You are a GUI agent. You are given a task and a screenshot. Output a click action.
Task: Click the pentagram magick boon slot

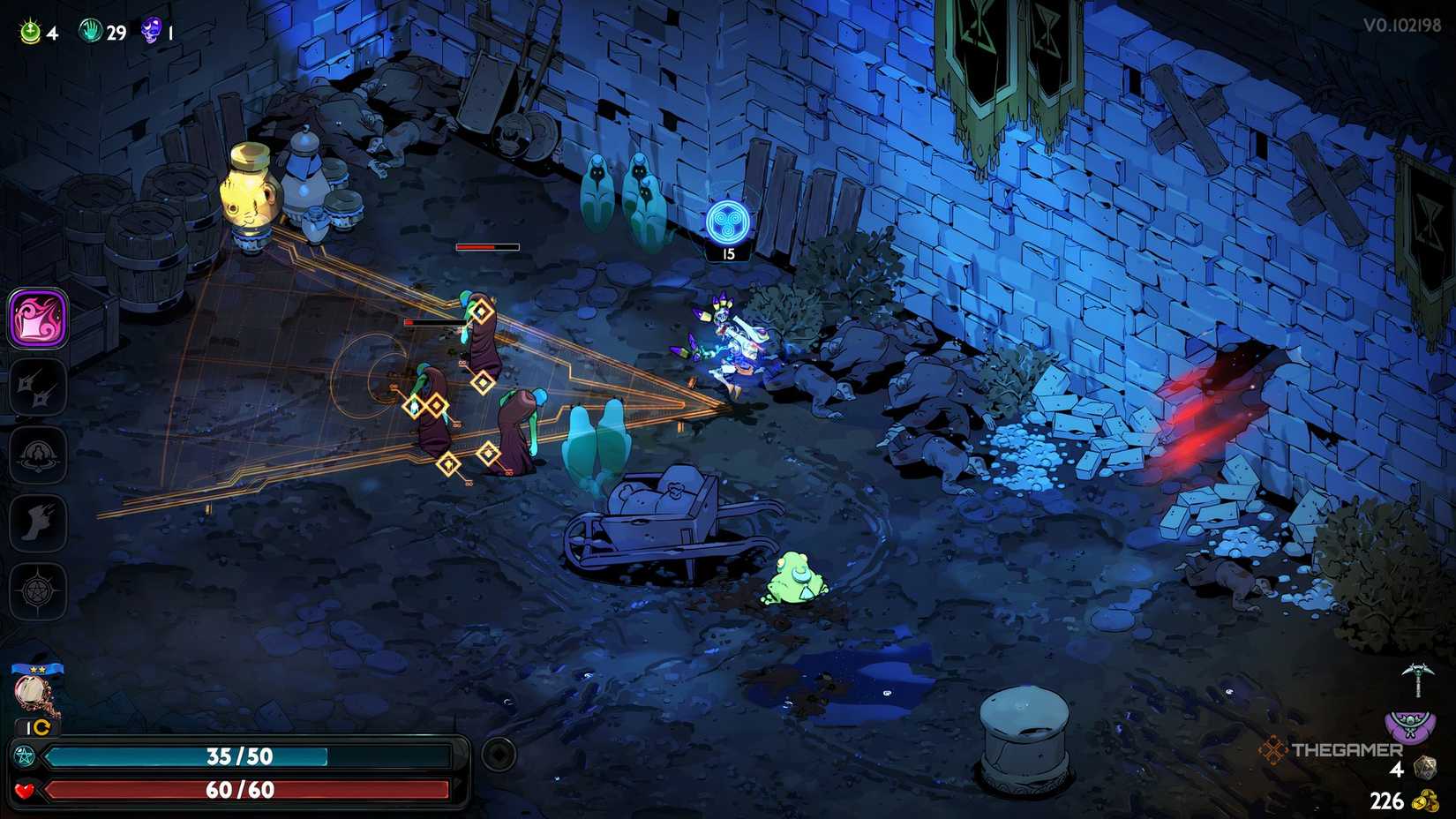click(x=38, y=590)
